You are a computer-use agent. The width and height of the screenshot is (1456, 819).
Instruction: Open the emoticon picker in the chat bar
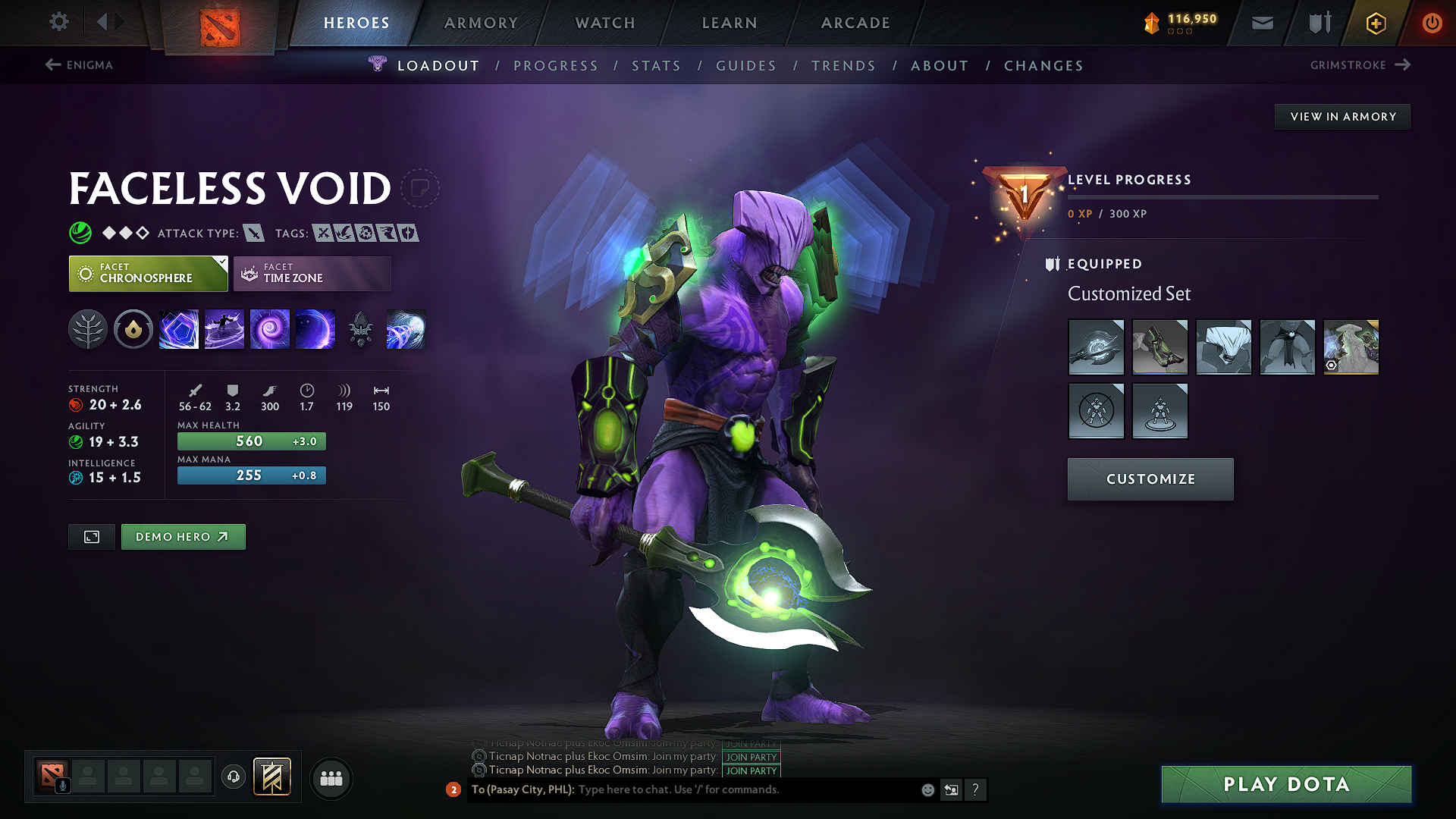tap(927, 789)
